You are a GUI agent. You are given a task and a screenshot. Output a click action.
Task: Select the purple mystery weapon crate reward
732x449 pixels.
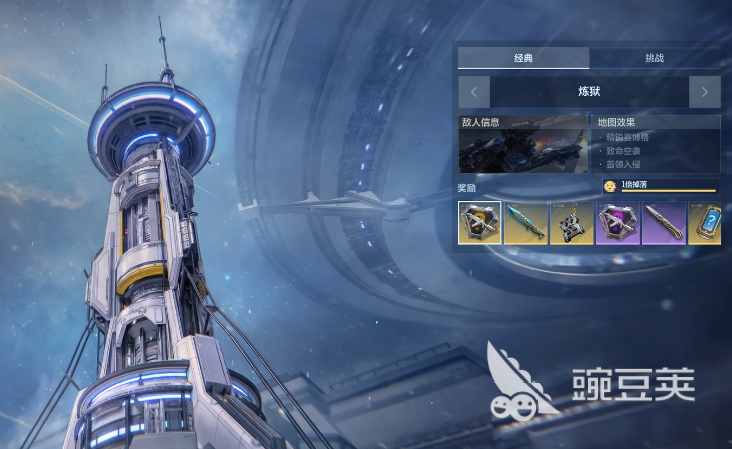(617, 222)
